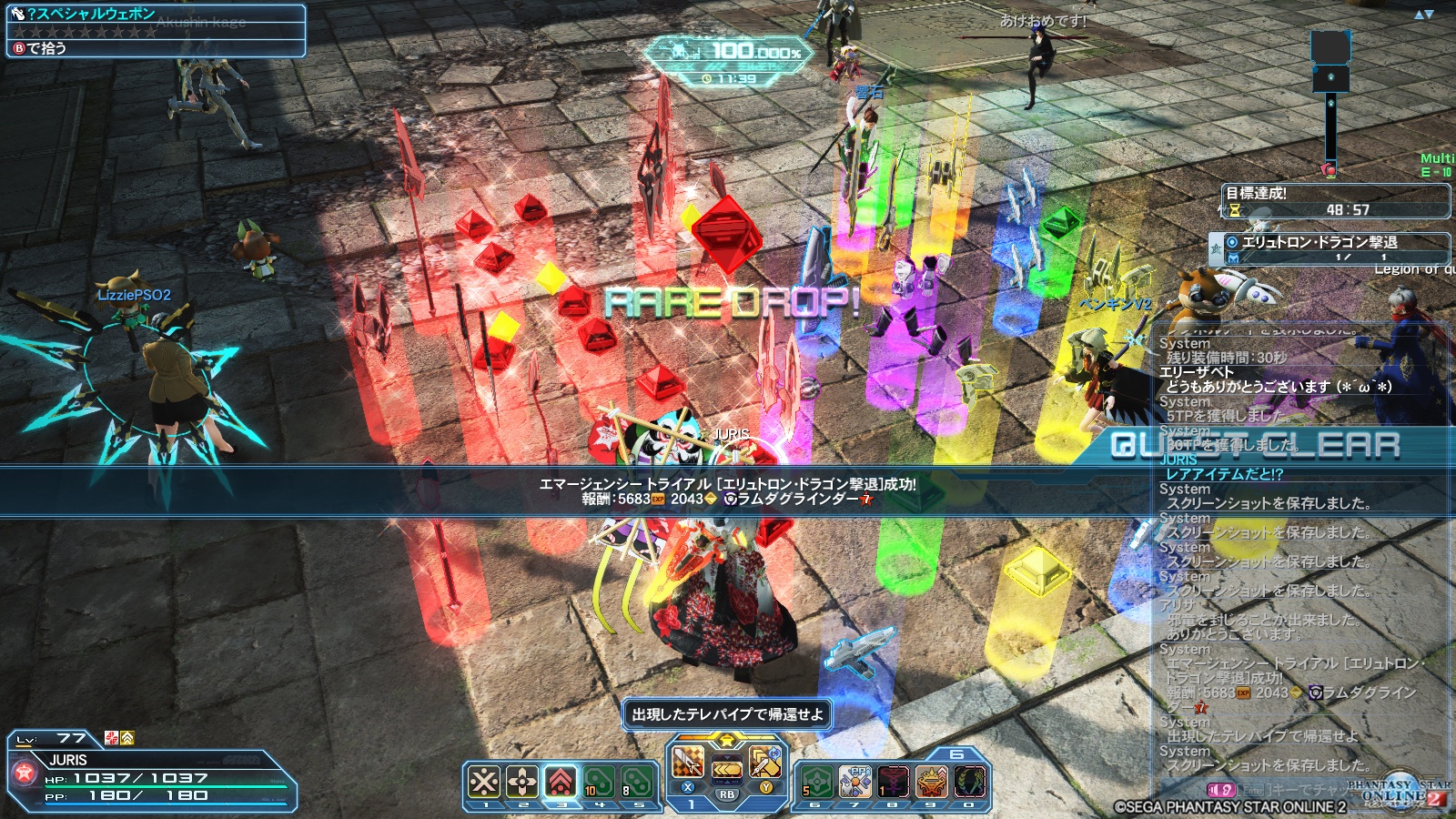
Task: Activate the orange crest skill in slot 9
Action: point(932,781)
